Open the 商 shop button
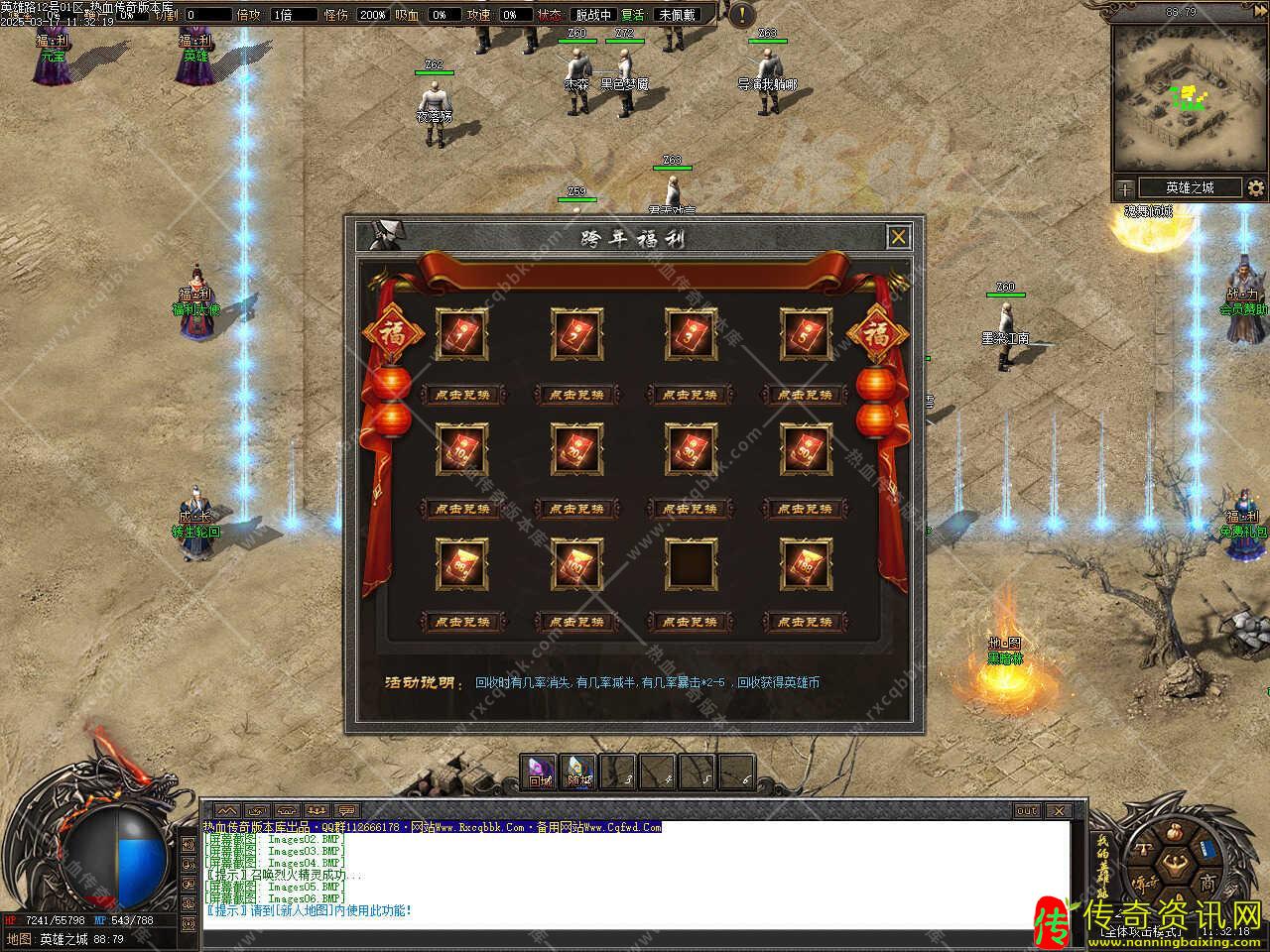This screenshot has height=952, width=1270. pos(1206,883)
